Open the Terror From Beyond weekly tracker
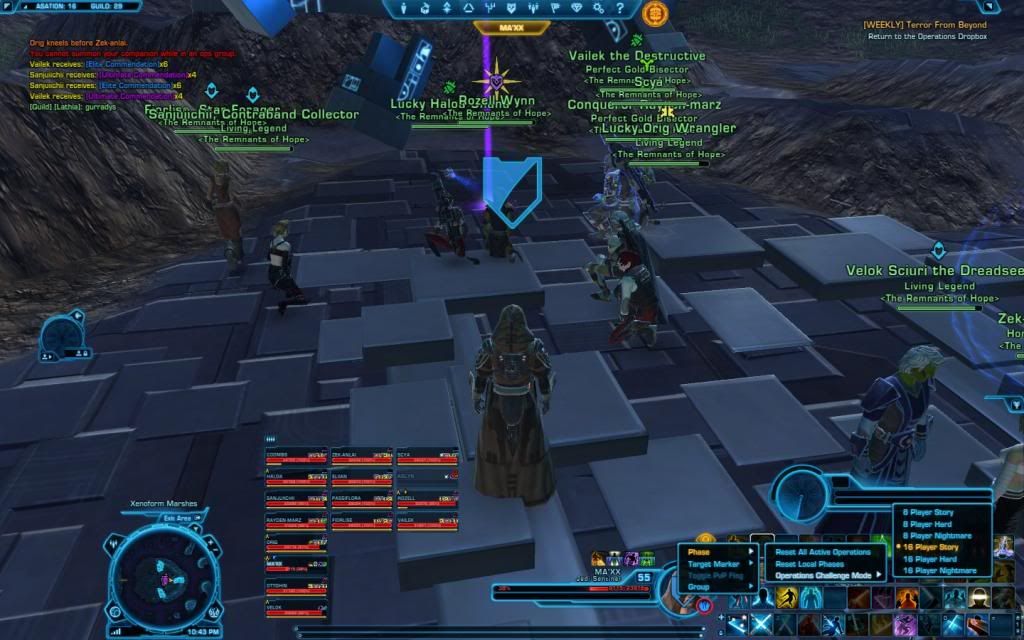 tap(940, 24)
